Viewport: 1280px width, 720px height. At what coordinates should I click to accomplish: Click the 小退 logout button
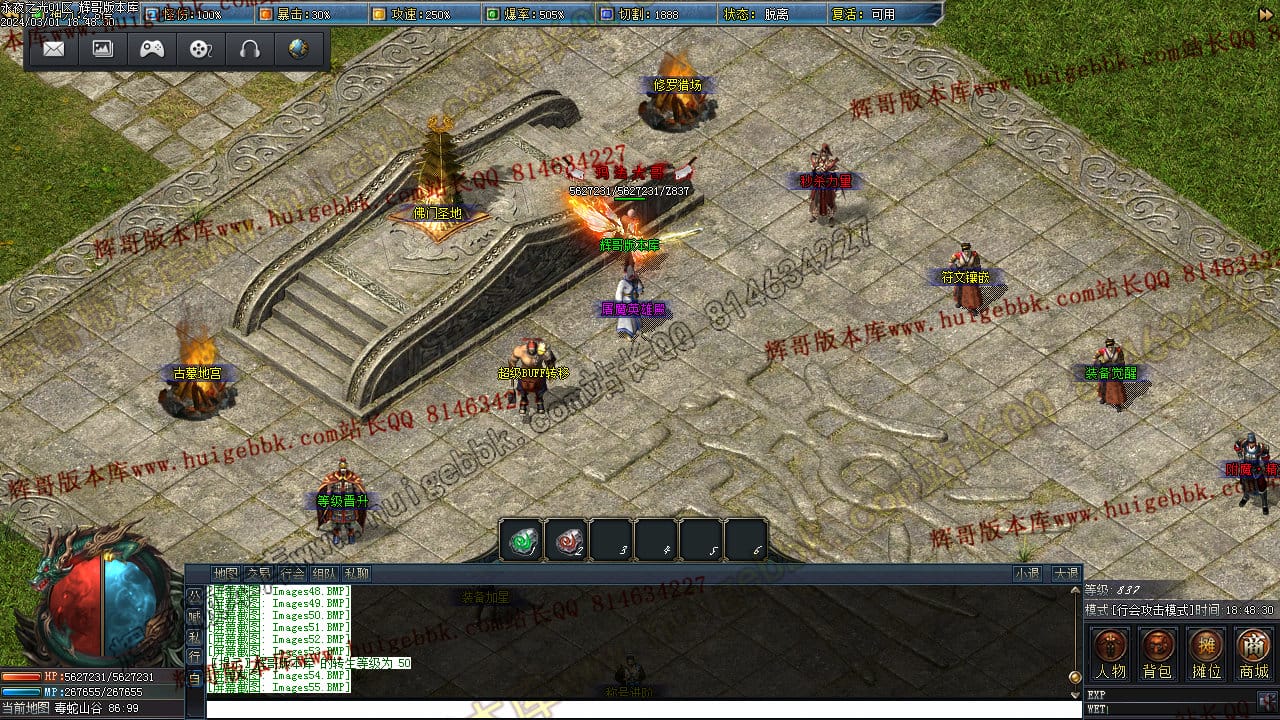pos(1027,574)
